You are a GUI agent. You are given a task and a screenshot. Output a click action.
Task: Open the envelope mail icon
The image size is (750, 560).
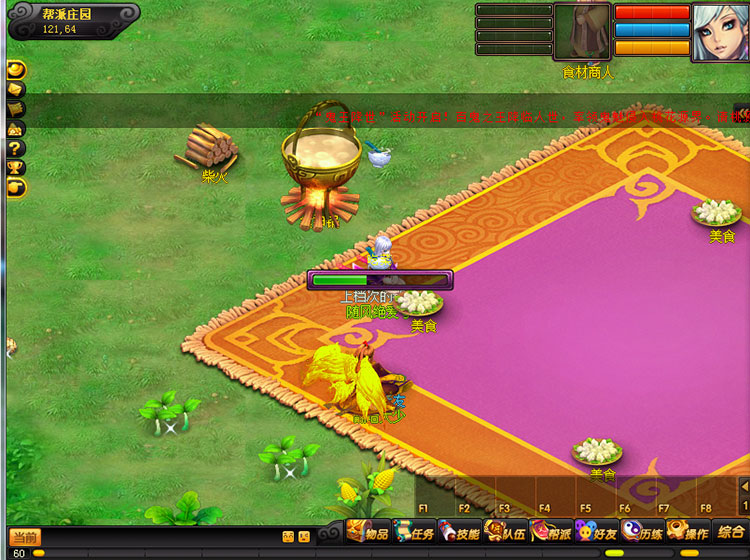point(16,89)
